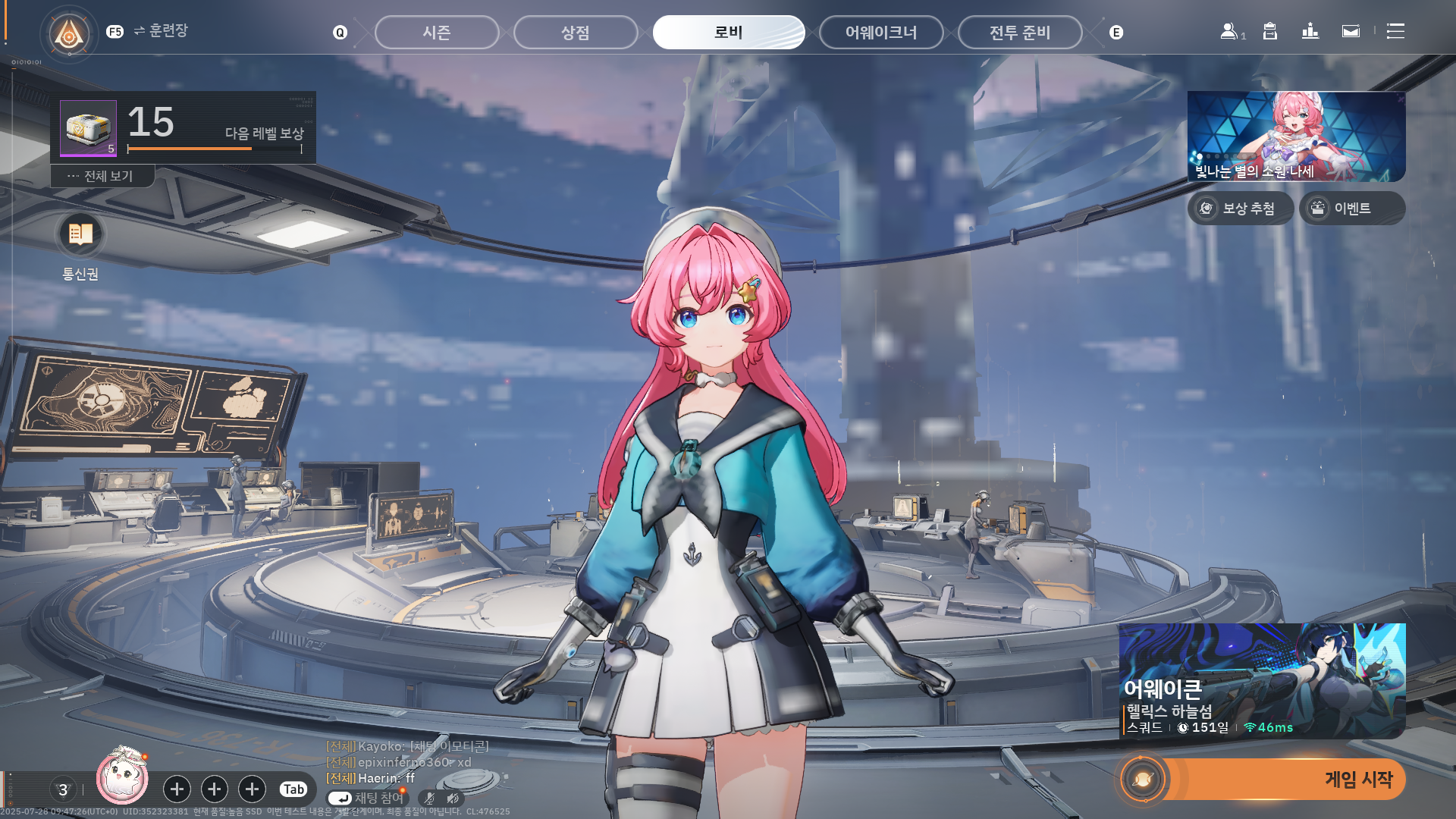1456x819 pixels.
Task: Start the match with 게임 시작
Action: pos(1282,779)
